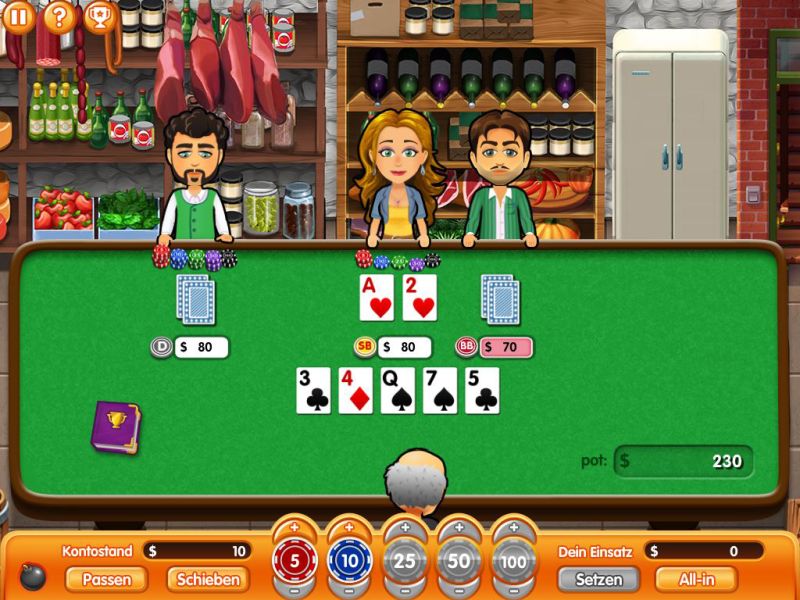Add a 5 chip with its plus
Viewport: 800px width, 600px height.
point(294,527)
